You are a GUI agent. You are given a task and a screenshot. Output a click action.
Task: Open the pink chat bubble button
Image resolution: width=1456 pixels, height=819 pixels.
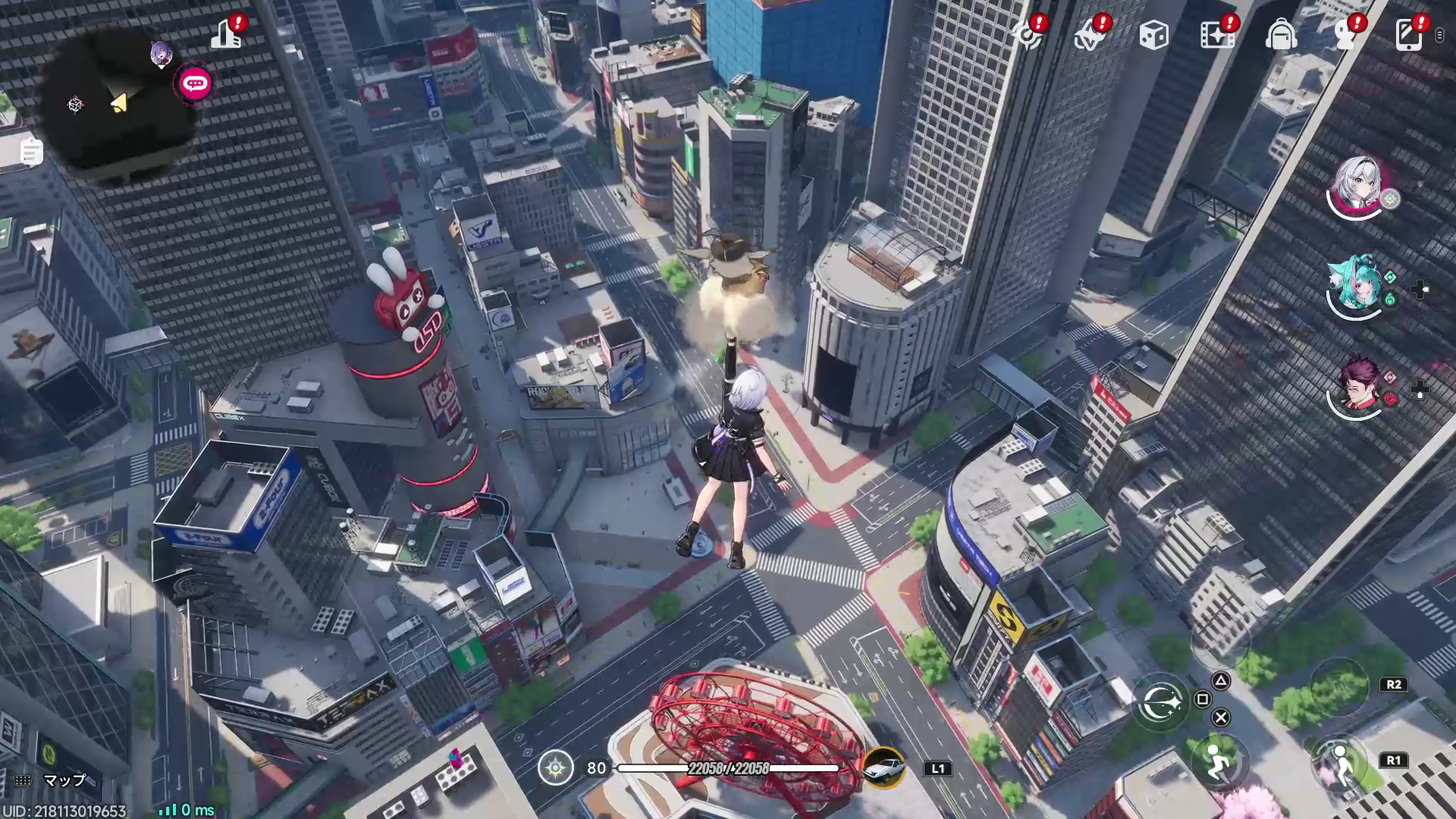(x=195, y=83)
